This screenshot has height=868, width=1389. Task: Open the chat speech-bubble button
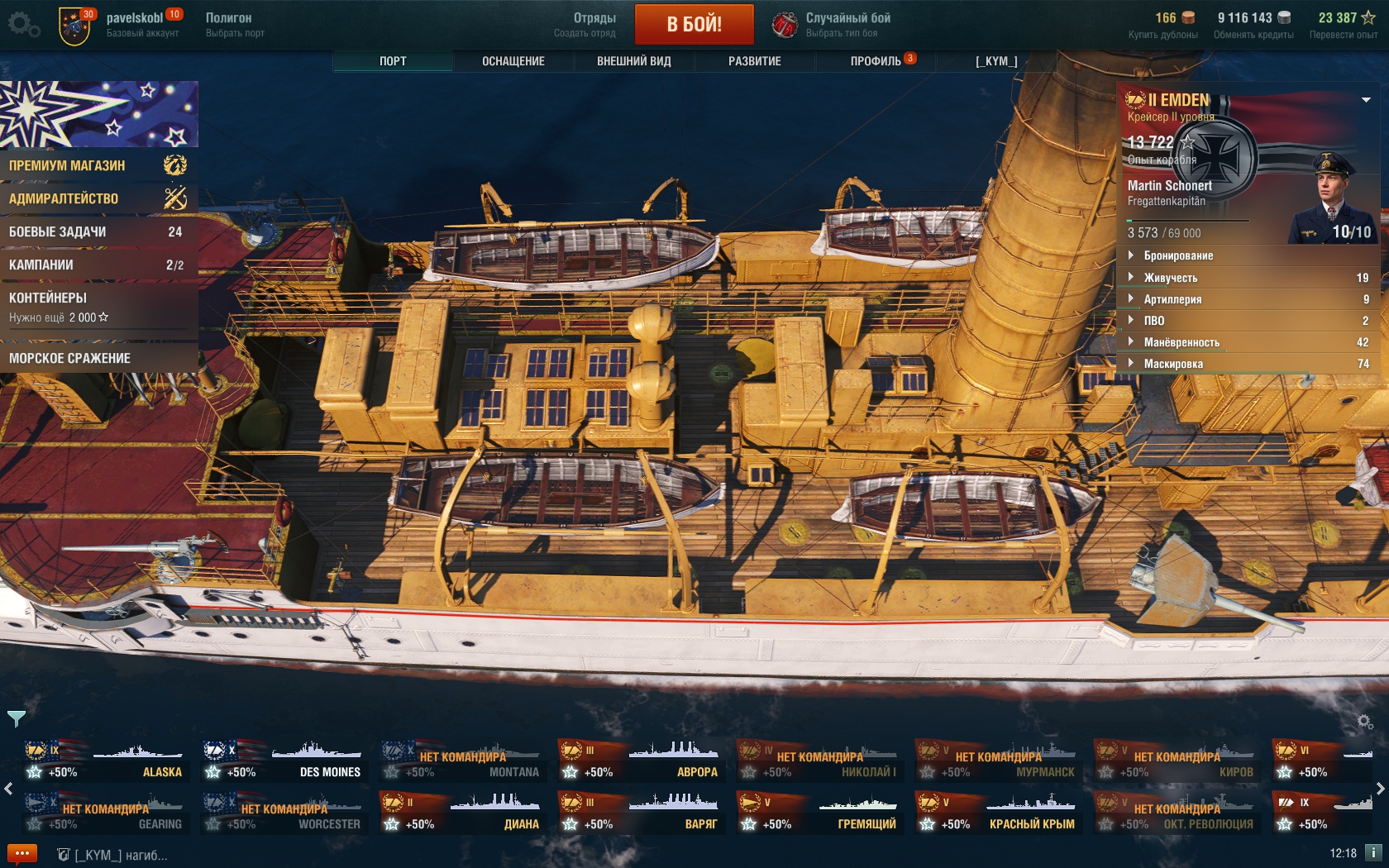[22, 853]
